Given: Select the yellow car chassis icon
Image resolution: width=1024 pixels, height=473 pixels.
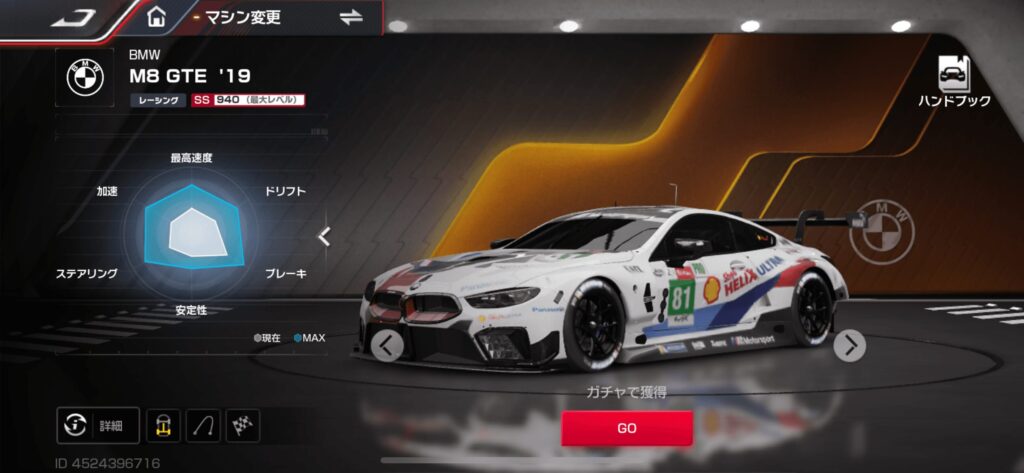Looking at the screenshot, I should [x=164, y=425].
